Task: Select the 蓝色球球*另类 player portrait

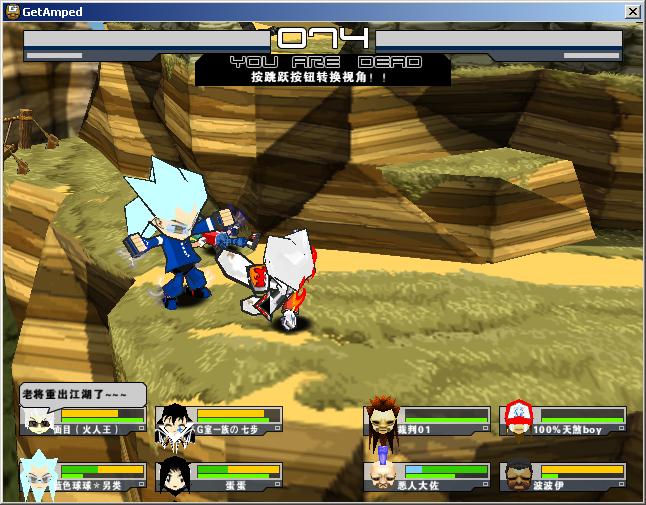Action: click(x=38, y=475)
